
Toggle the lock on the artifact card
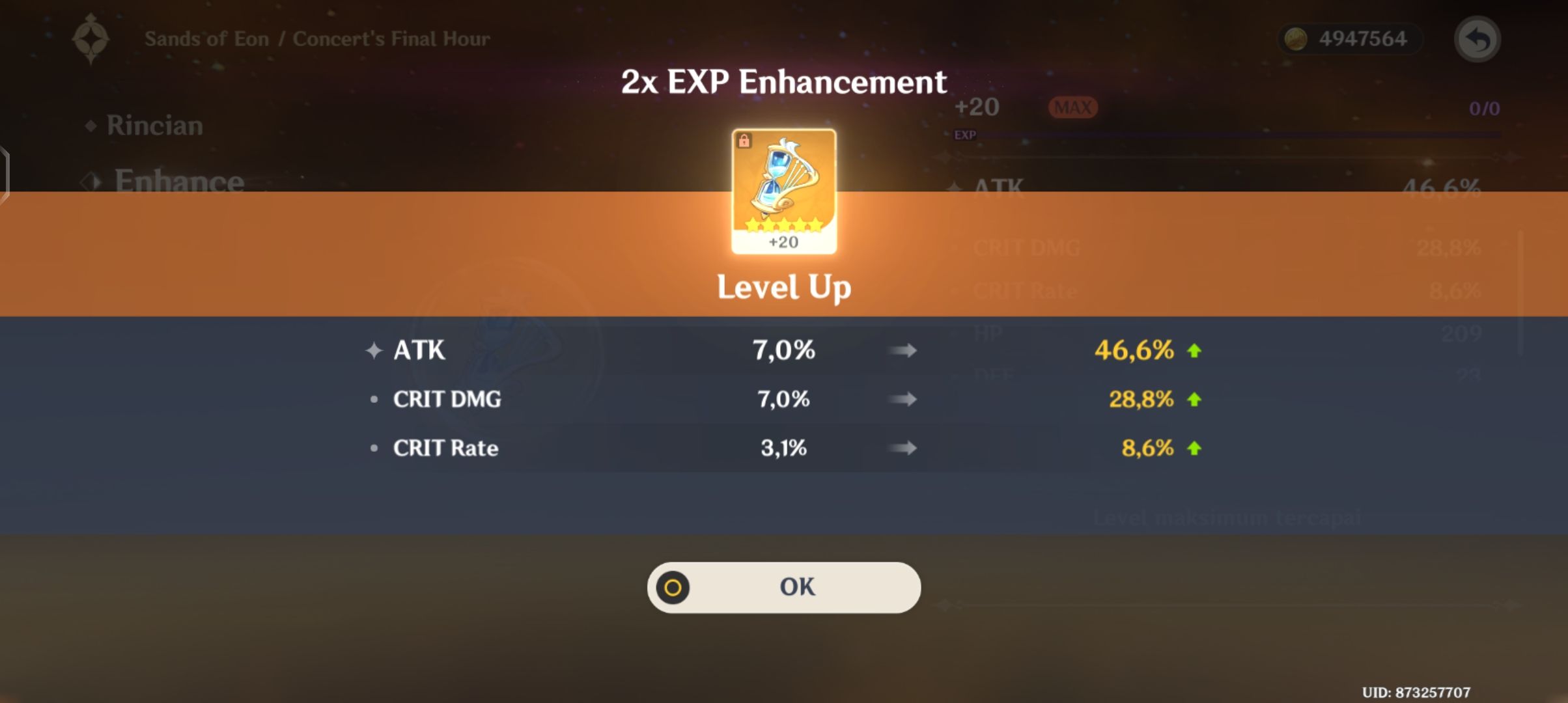744,139
